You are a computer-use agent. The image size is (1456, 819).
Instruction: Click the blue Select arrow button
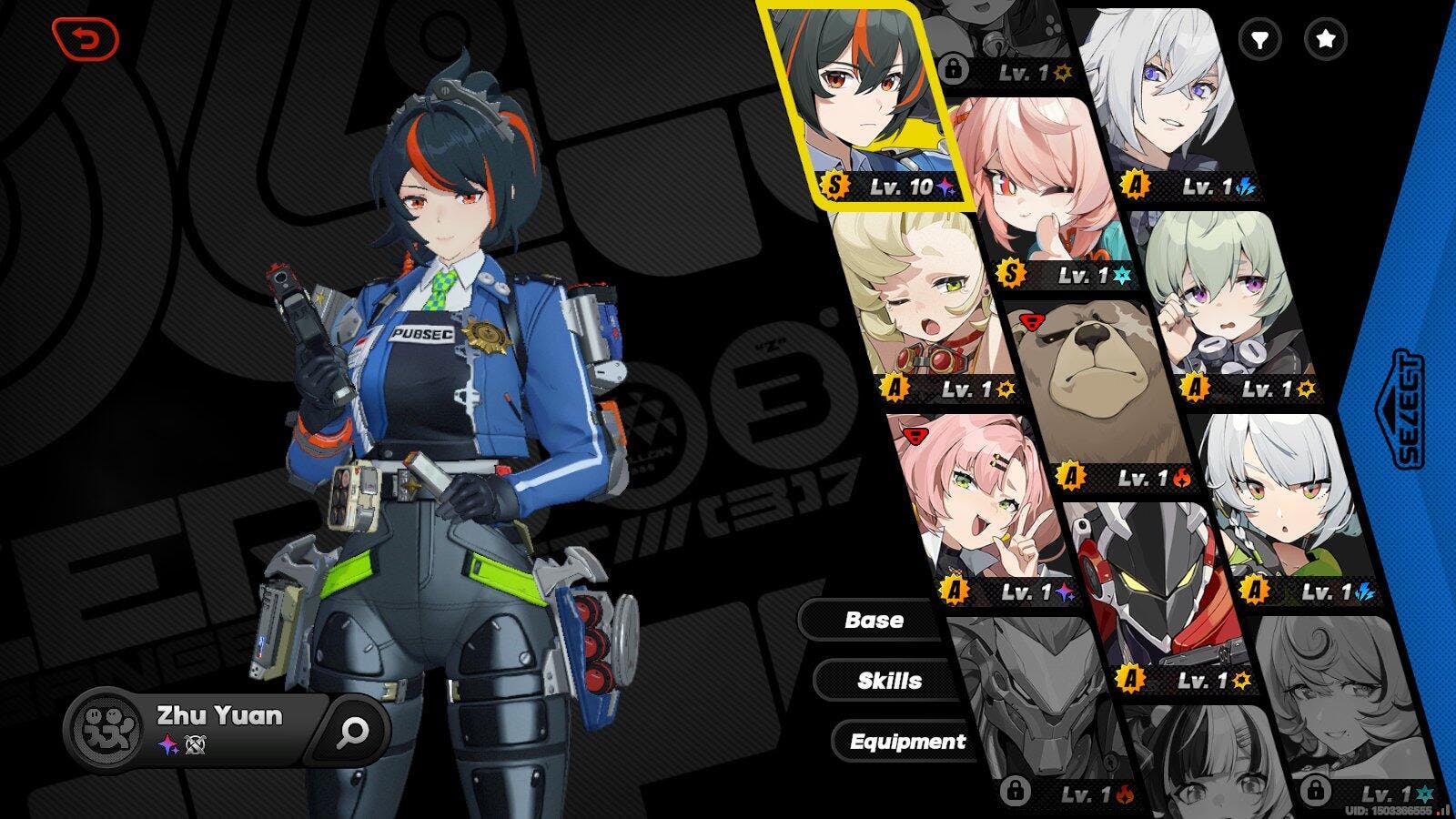(1408, 409)
